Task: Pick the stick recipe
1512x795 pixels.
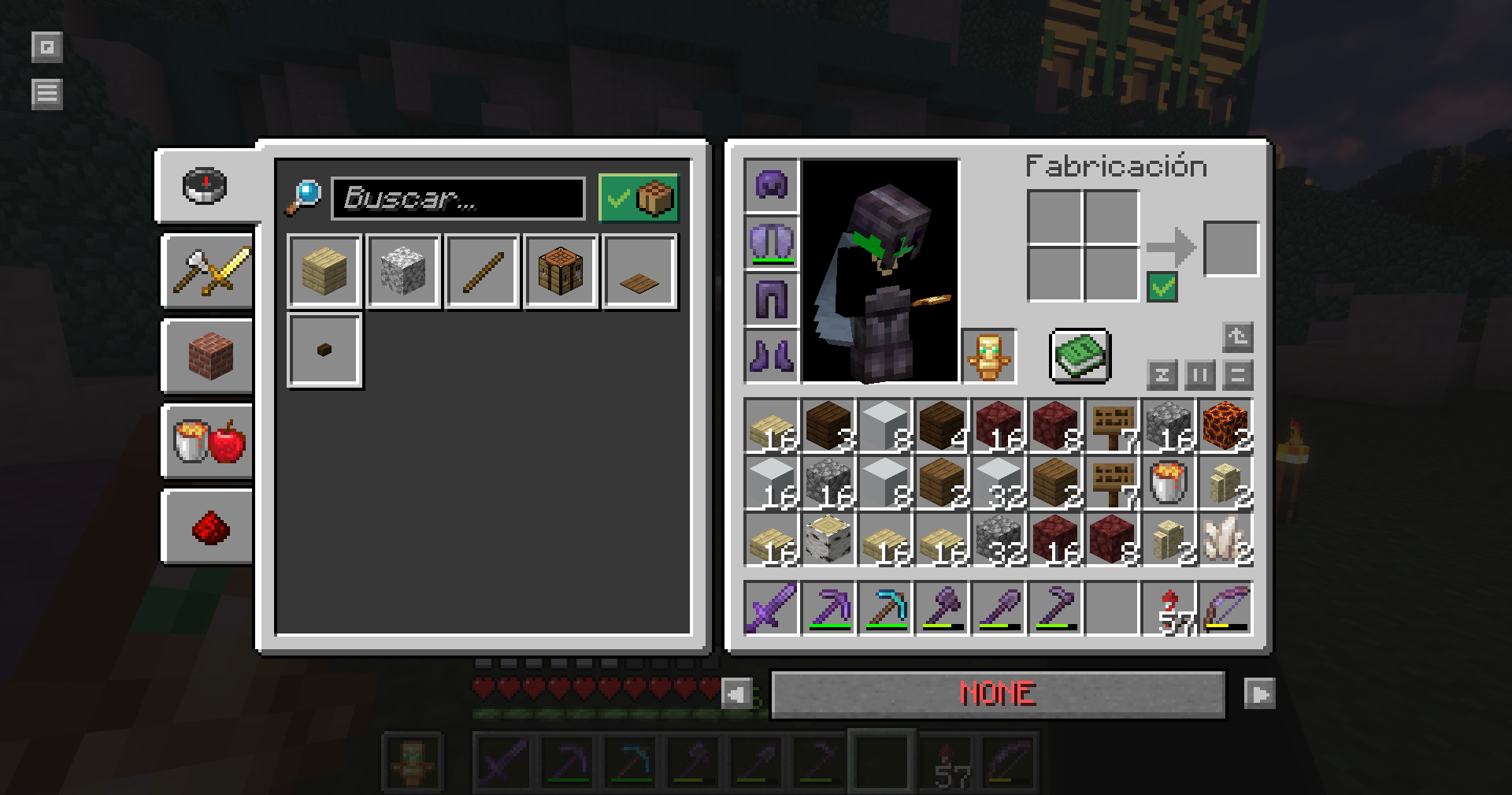Action: click(482, 271)
